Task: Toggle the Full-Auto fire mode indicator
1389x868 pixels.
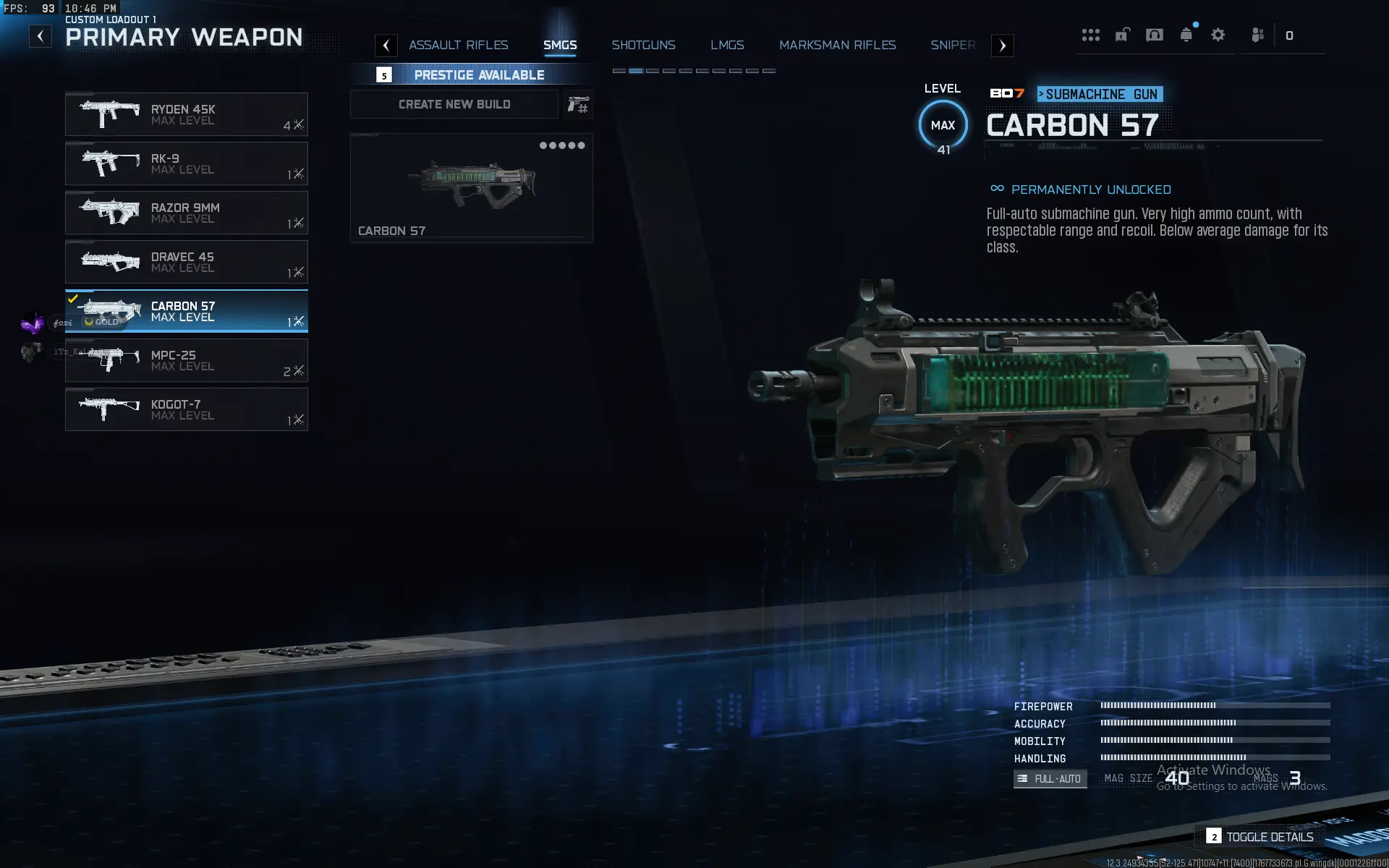Action: (x=1050, y=778)
